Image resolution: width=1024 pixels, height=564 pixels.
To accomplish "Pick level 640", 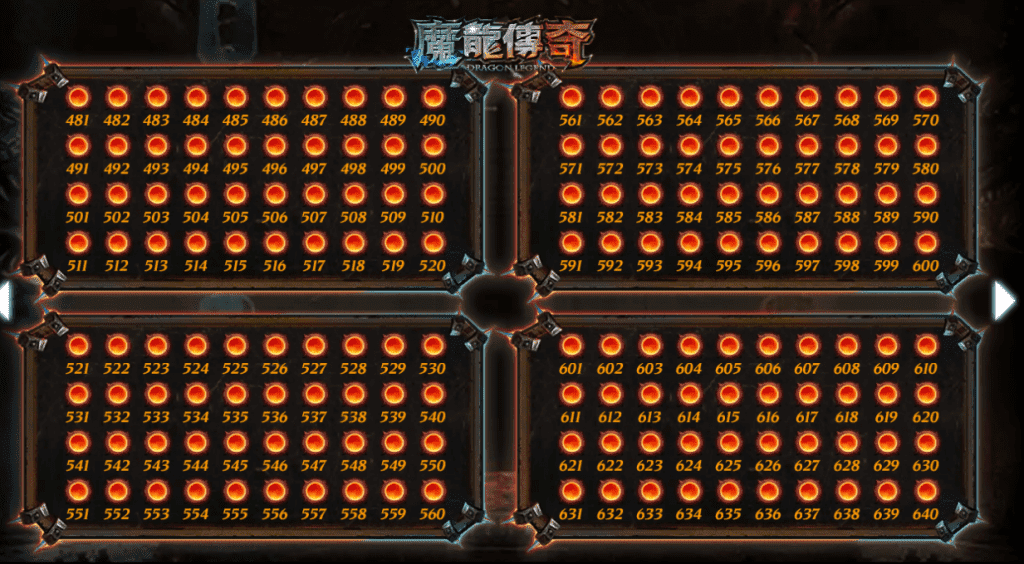I will (927, 491).
